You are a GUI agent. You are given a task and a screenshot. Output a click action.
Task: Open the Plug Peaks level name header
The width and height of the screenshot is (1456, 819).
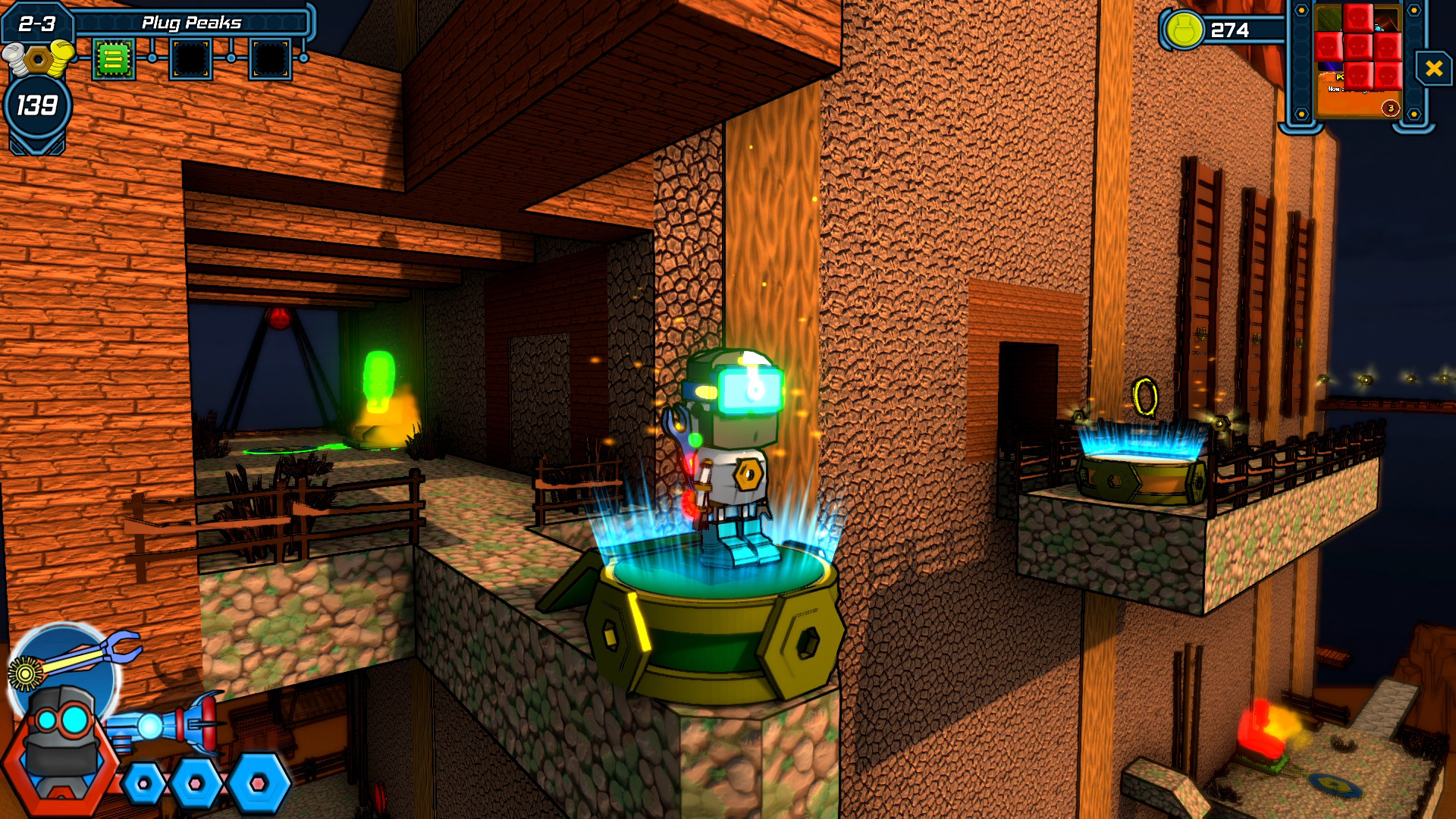click(193, 21)
